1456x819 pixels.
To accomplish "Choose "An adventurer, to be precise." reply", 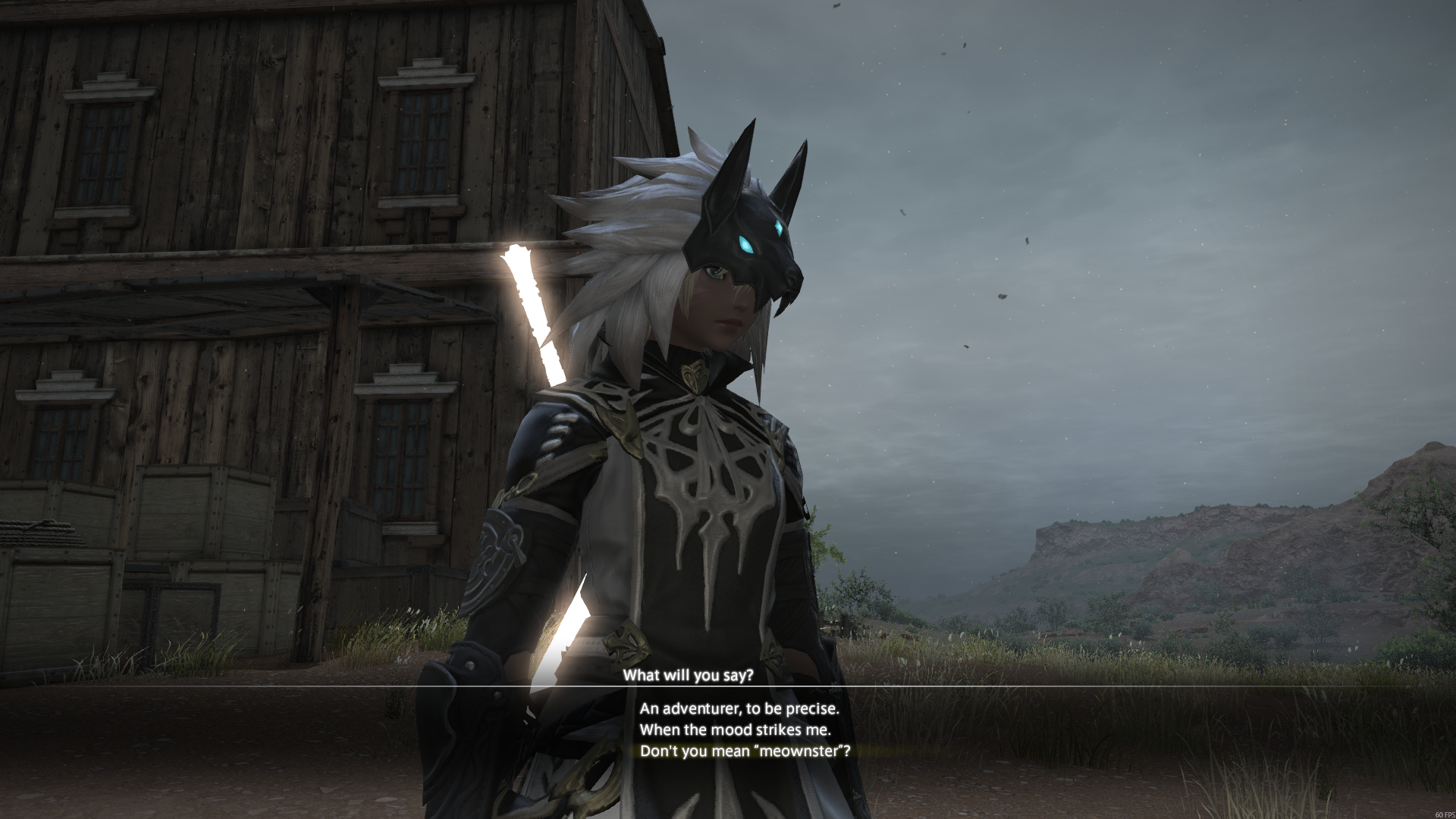I will [x=739, y=709].
